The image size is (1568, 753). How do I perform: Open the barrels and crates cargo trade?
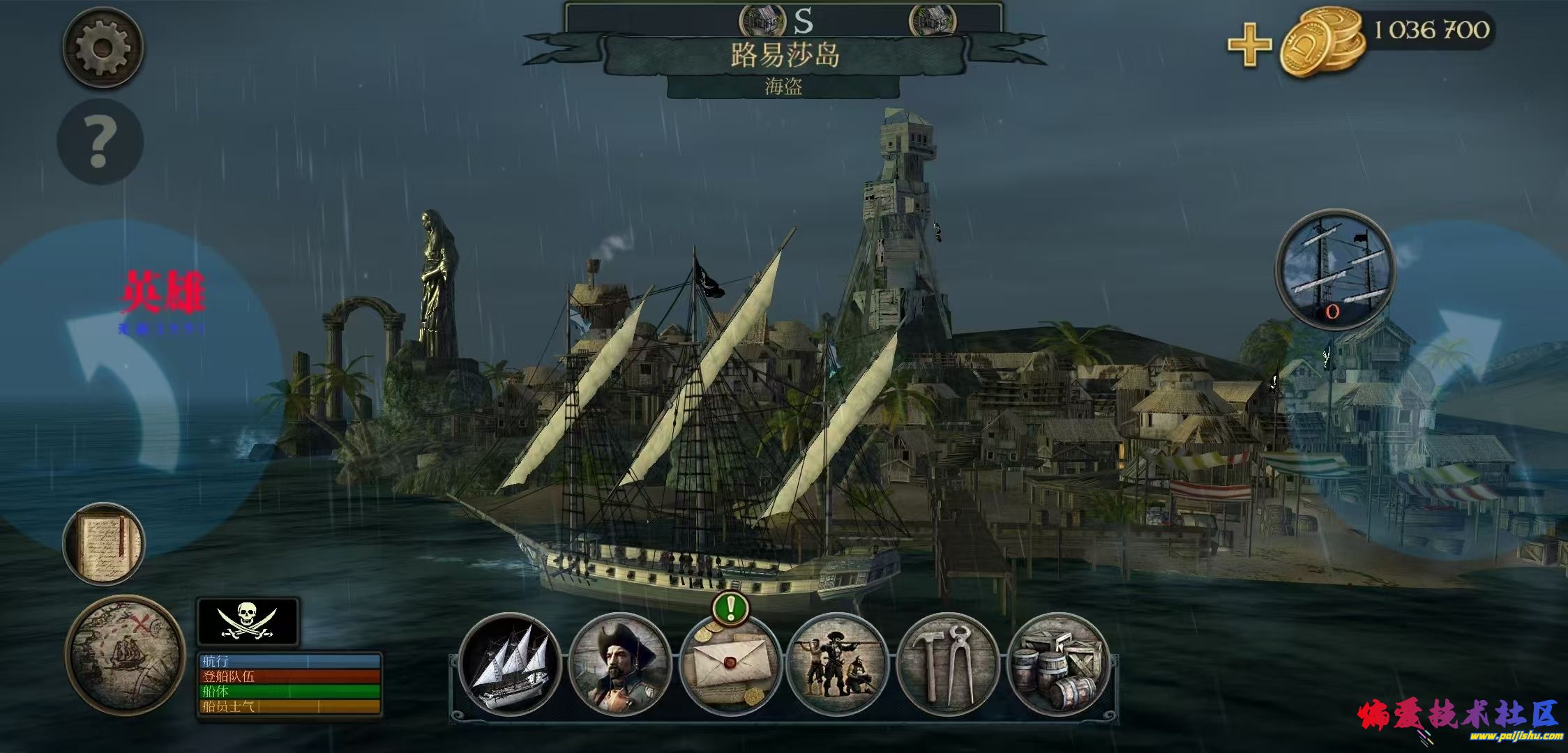[x=1057, y=664]
